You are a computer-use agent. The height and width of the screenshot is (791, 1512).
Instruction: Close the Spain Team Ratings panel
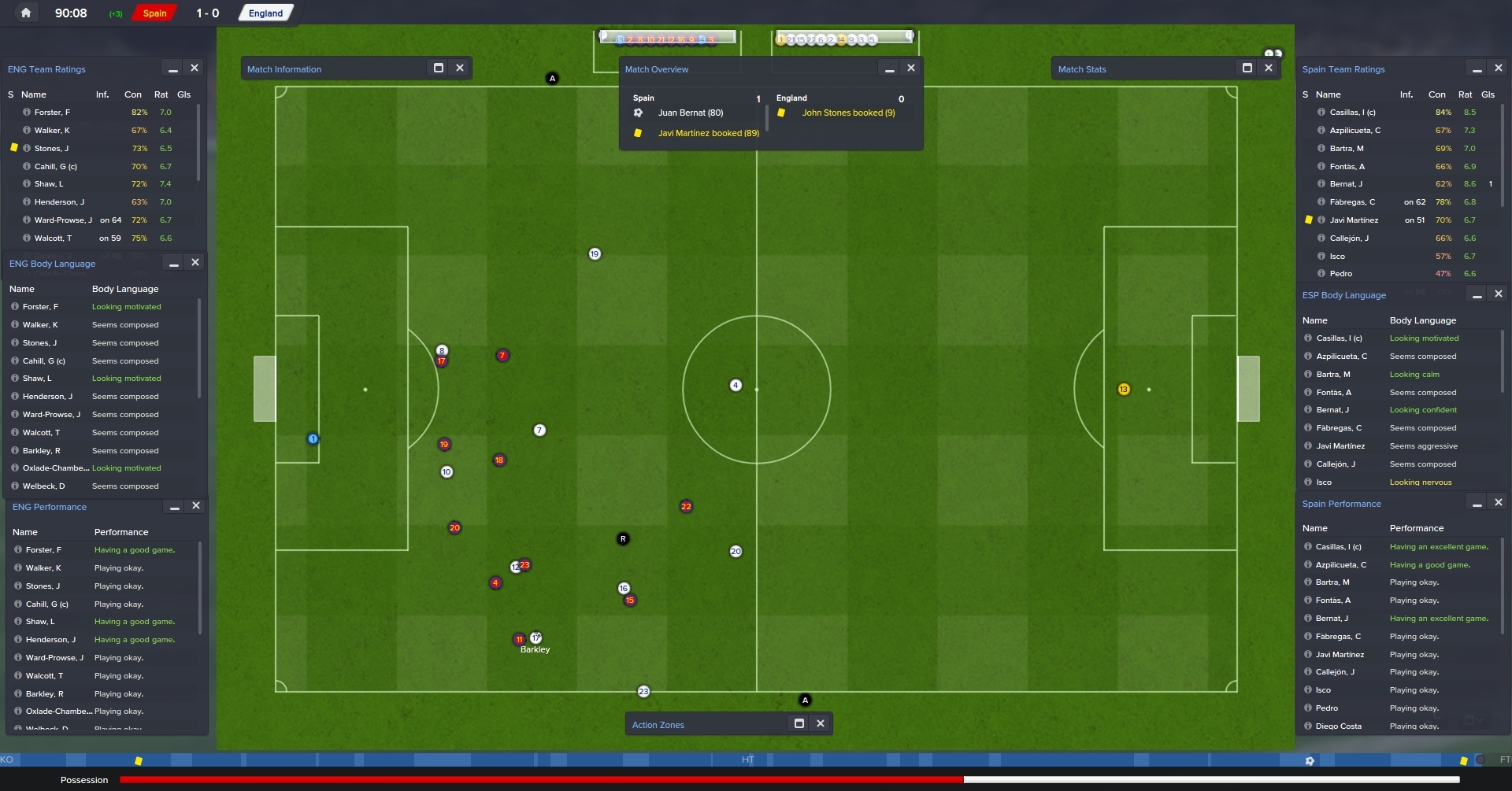1499,68
